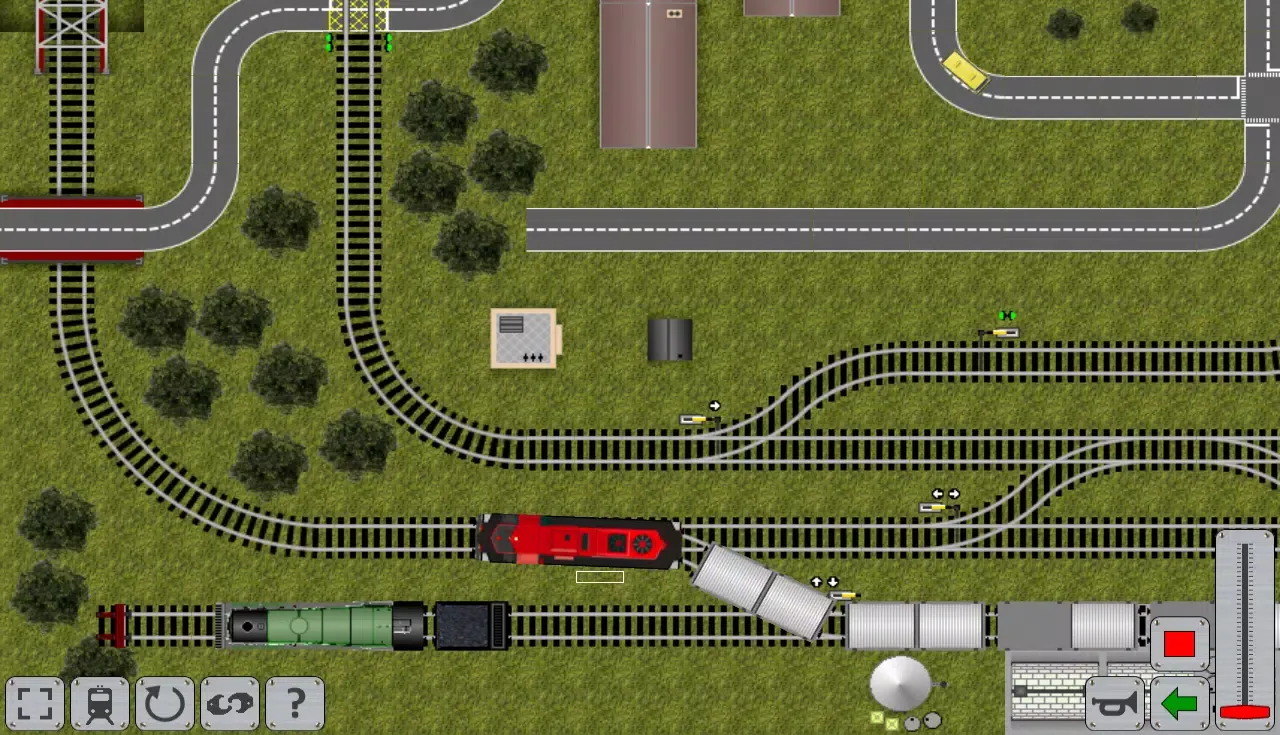This screenshot has width=1280, height=735.
Task: Click the circular arrow rotate button
Action: pos(165,704)
